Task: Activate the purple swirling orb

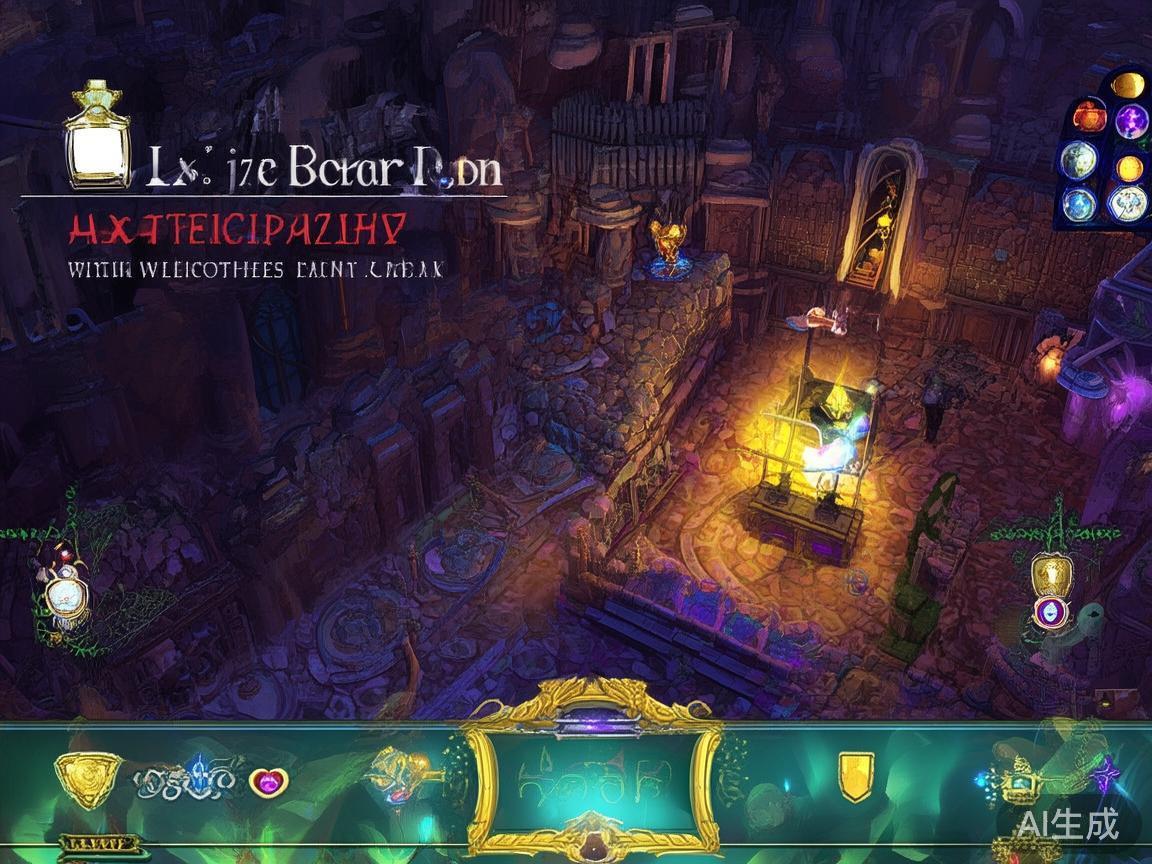Action: click(x=1131, y=121)
